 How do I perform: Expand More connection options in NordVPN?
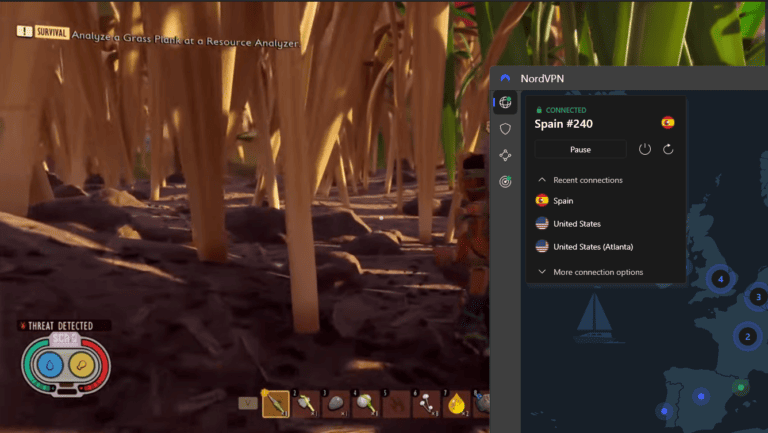point(597,272)
